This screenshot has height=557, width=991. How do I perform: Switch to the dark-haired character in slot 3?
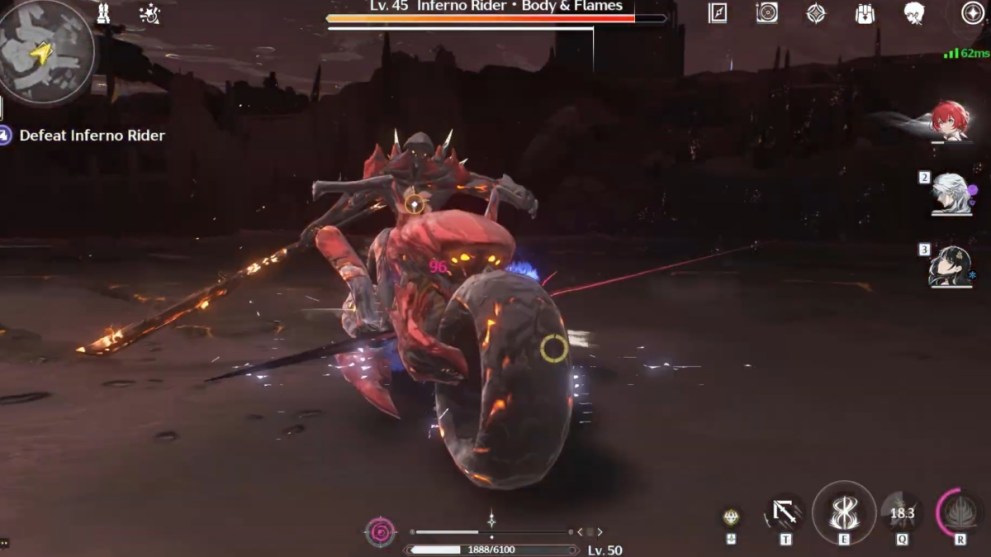(950, 266)
